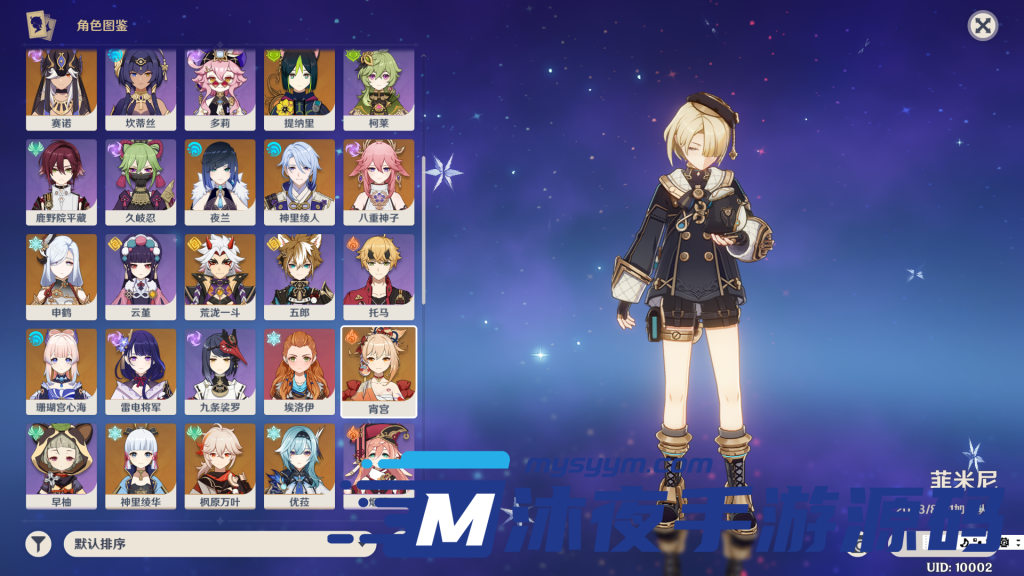View the 夜兰 character entry

click(220, 181)
